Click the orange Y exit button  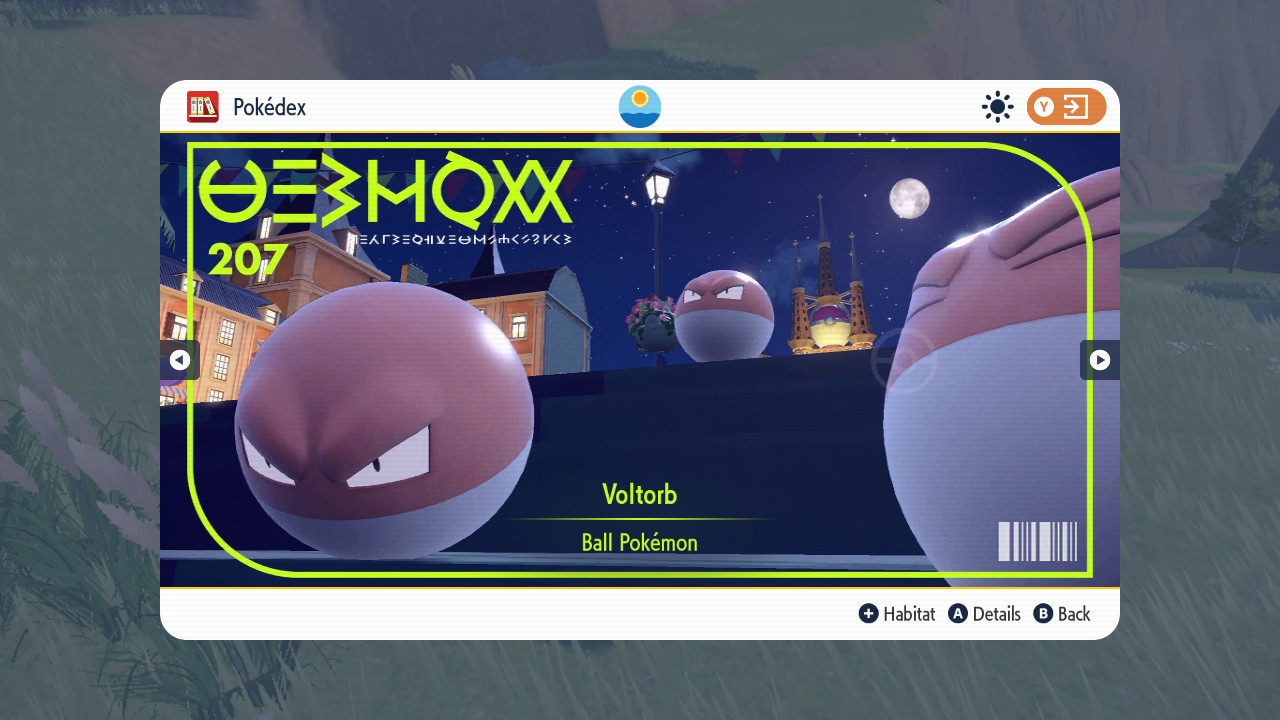pyautogui.click(x=1064, y=107)
